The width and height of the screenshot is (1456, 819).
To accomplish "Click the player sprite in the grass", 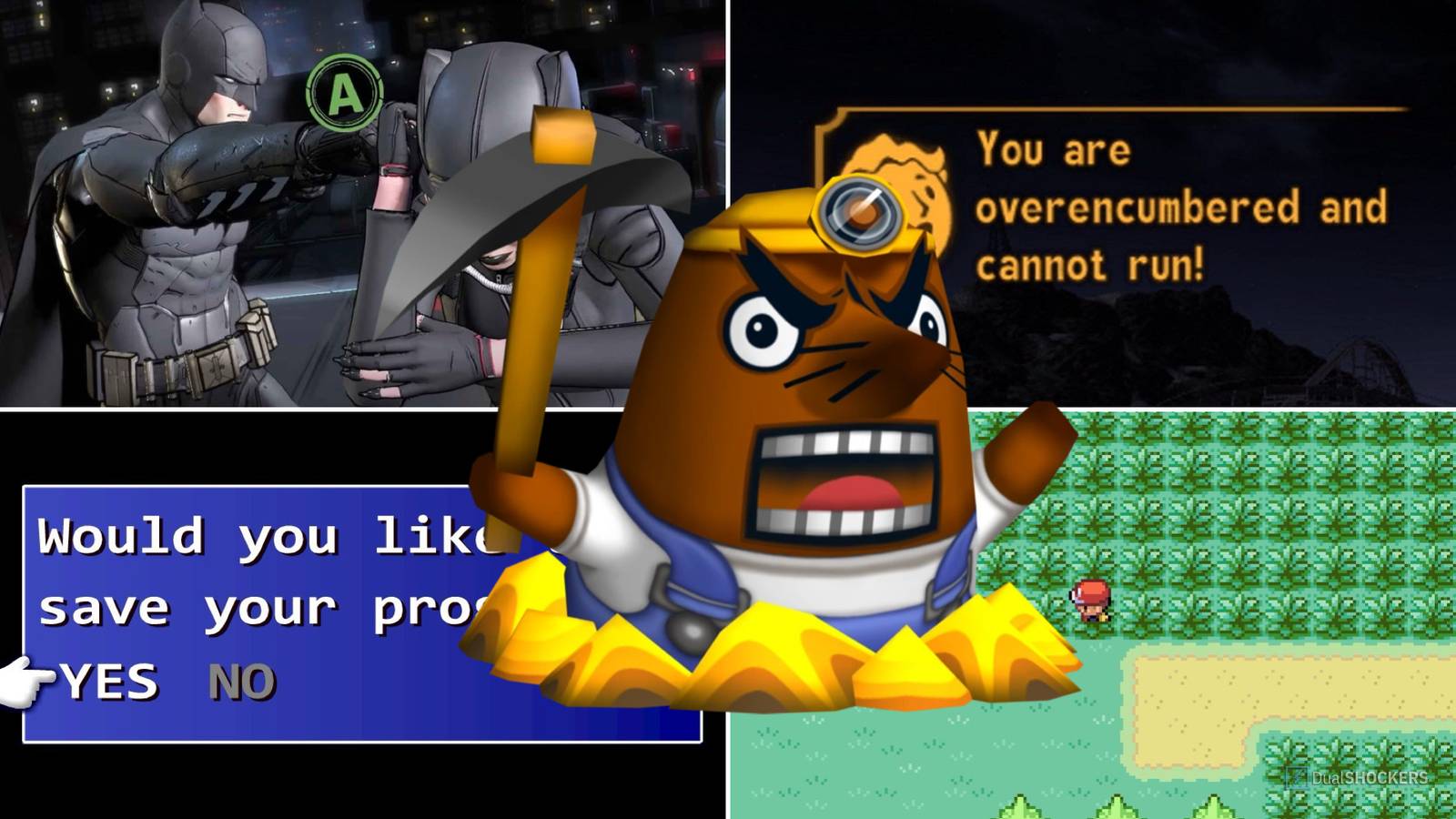I will [x=1092, y=601].
